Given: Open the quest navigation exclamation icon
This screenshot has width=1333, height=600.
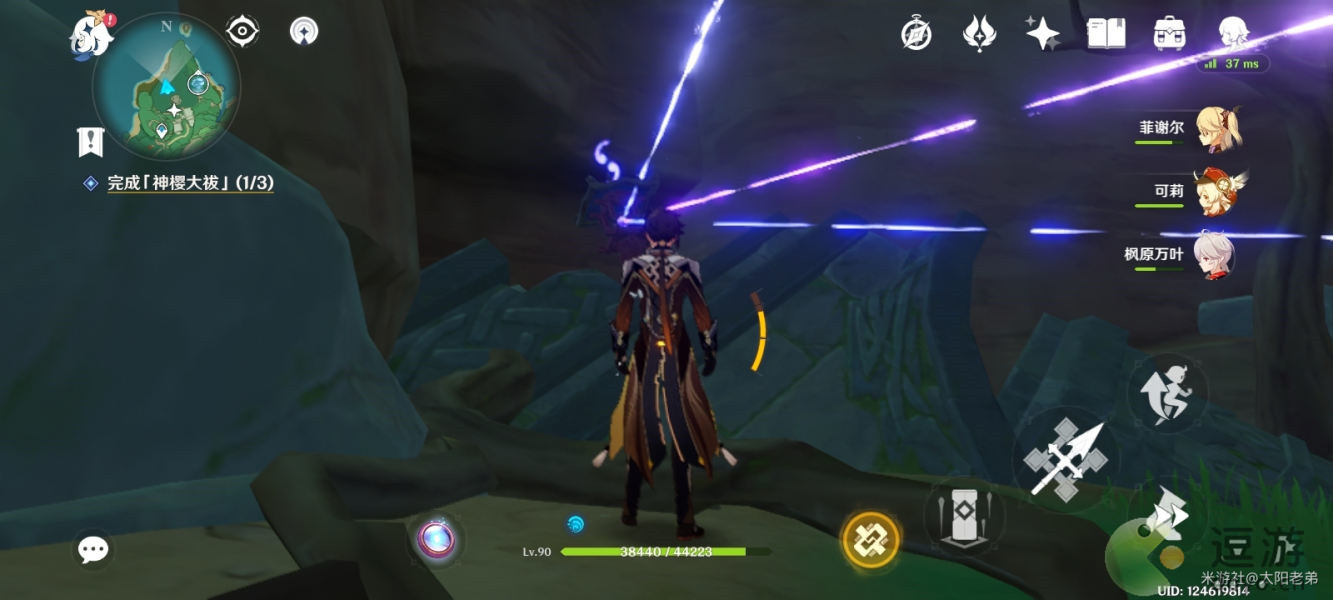Looking at the screenshot, I should point(91,142).
